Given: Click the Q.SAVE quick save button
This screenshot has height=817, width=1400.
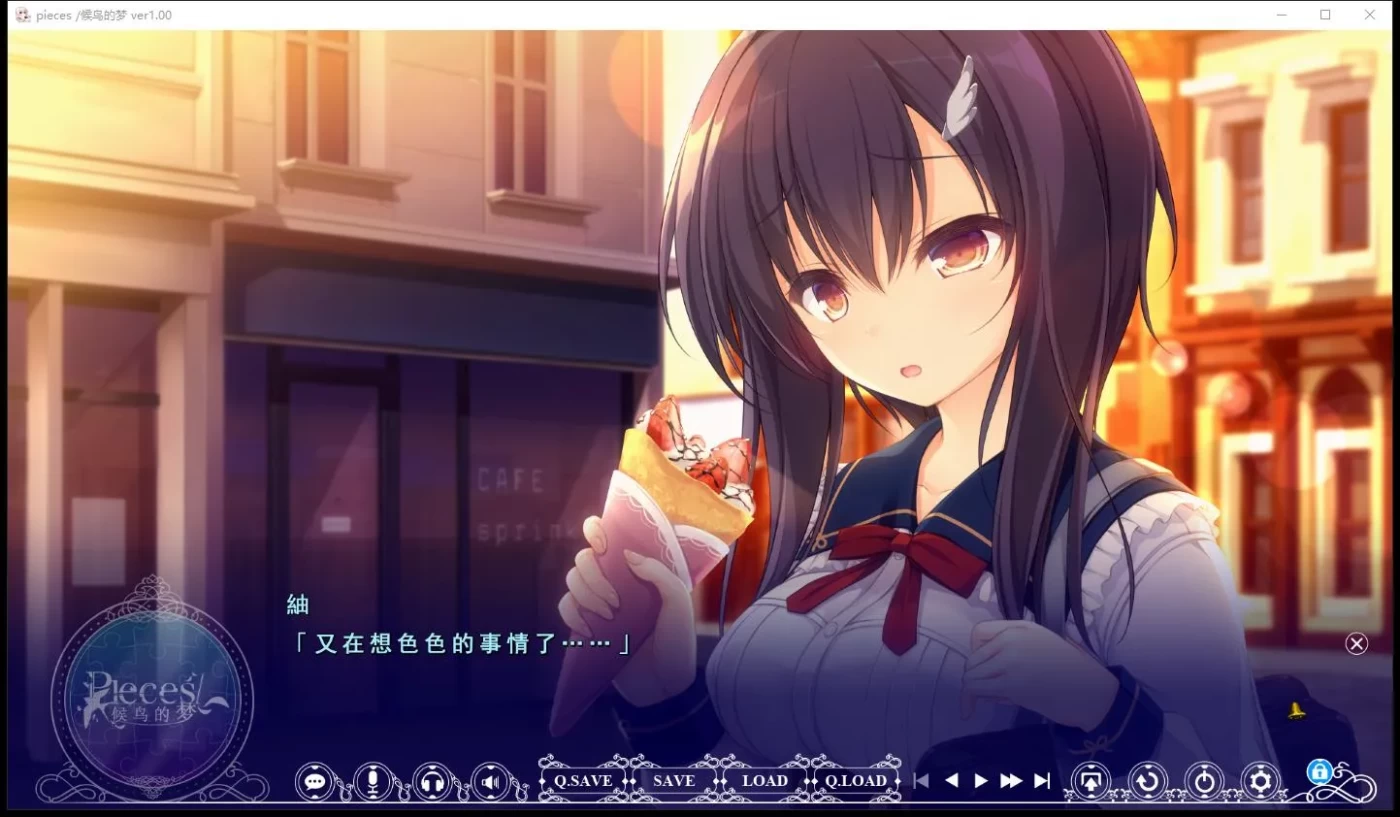Looking at the screenshot, I should [x=583, y=781].
